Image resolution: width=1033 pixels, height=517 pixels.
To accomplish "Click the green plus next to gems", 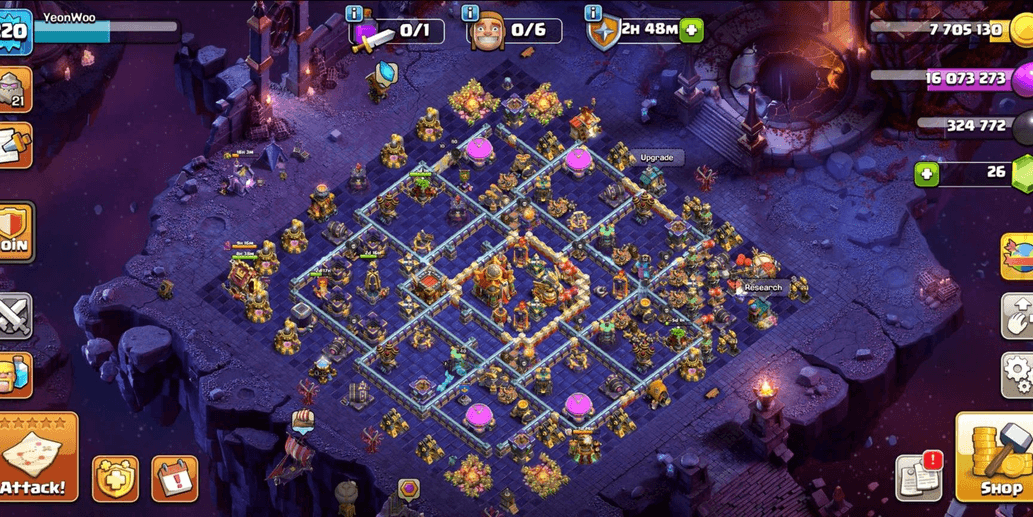I will pyautogui.click(x=927, y=174).
